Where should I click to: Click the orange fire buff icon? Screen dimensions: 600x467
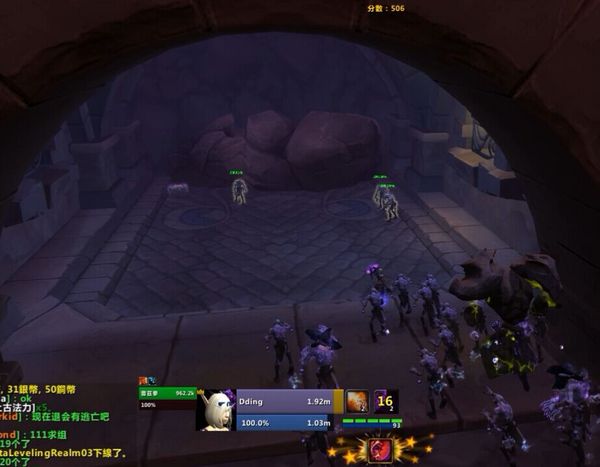[x=357, y=402]
